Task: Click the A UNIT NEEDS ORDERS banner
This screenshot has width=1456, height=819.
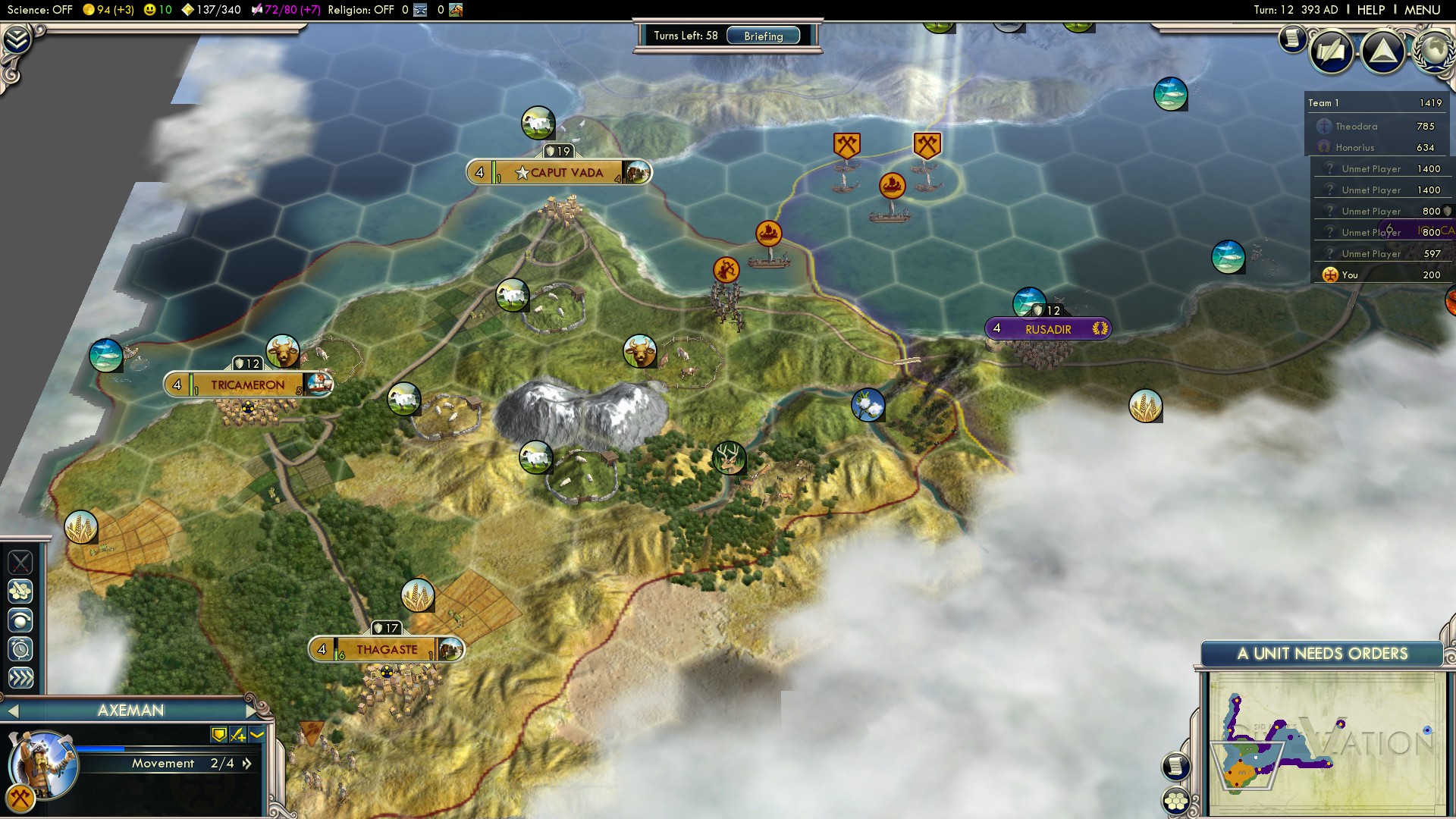Action: point(1324,653)
